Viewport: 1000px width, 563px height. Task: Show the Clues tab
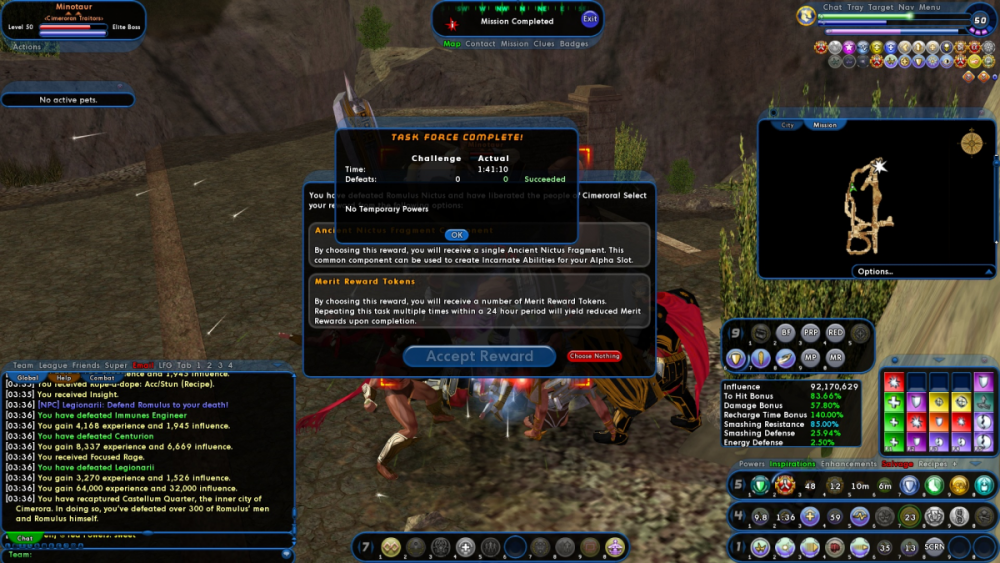(544, 44)
